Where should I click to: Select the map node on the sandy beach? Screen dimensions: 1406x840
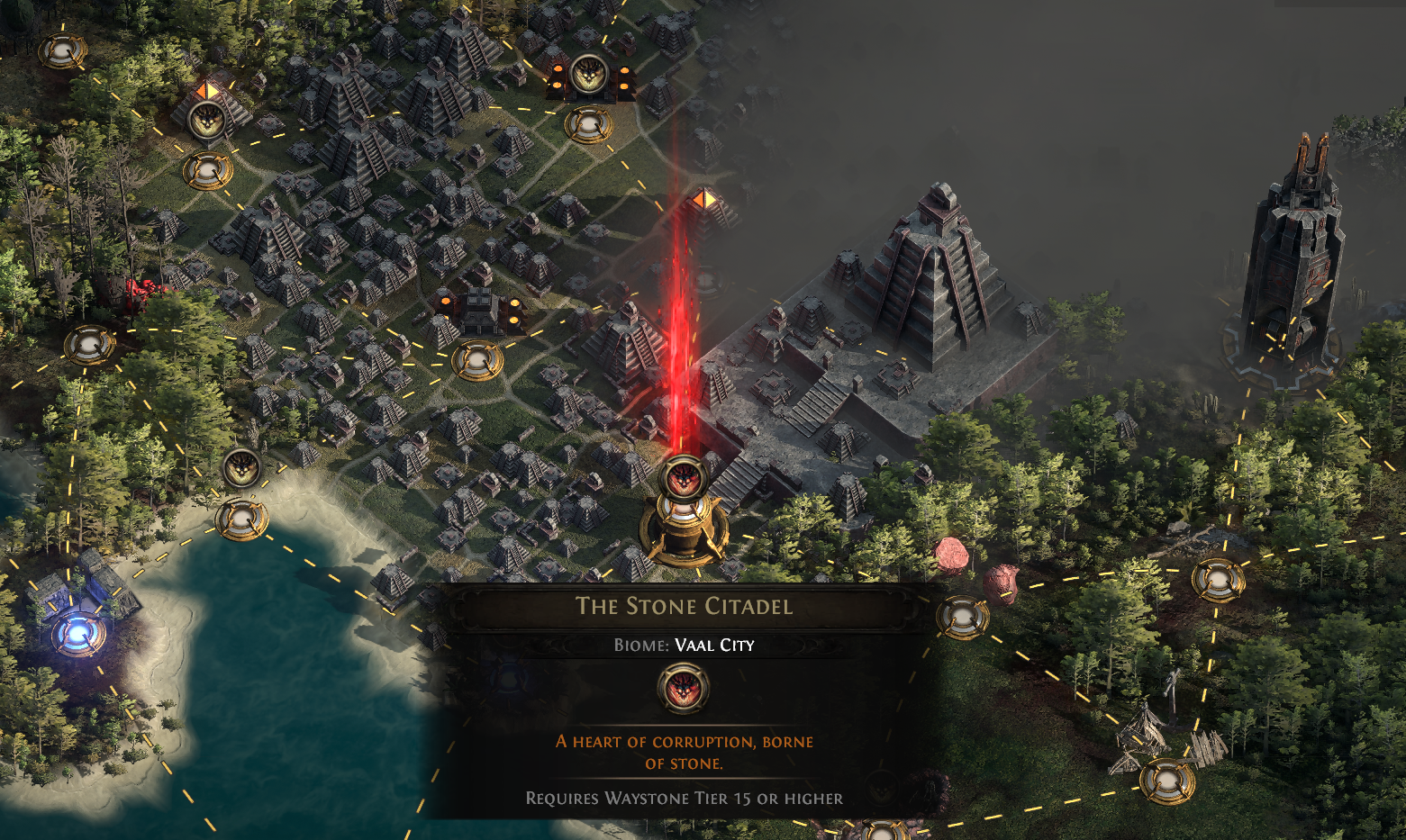[241, 519]
